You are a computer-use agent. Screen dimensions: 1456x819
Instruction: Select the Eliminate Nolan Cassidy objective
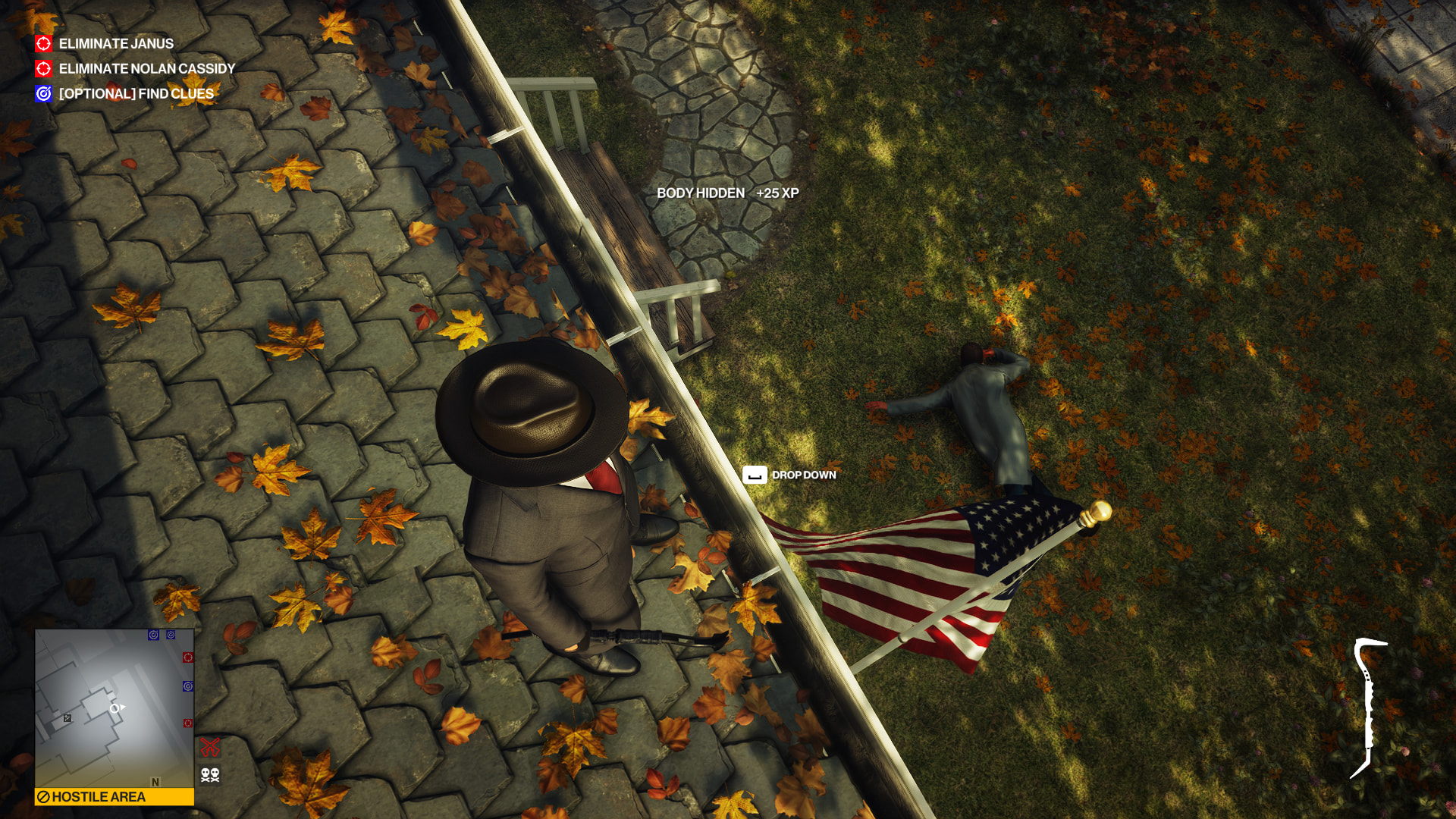(x=146, y=69)
